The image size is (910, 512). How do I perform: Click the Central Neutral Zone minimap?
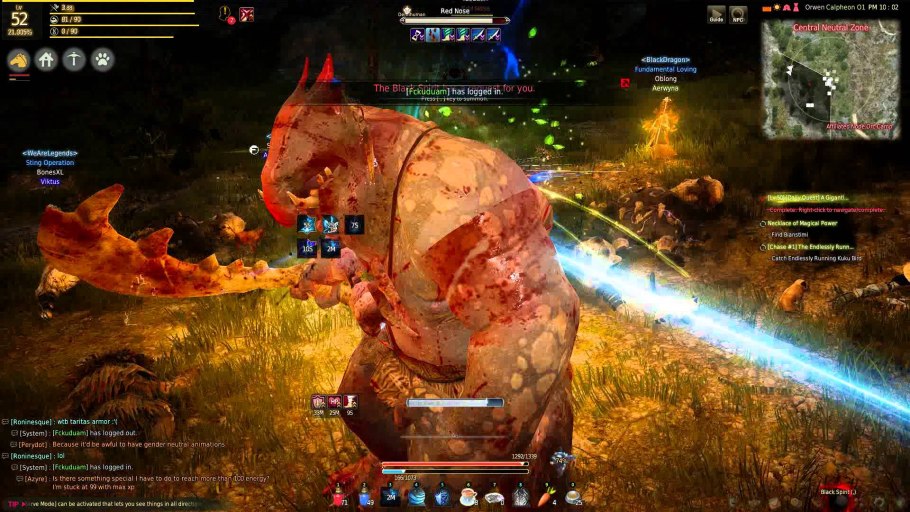point(829,82)
